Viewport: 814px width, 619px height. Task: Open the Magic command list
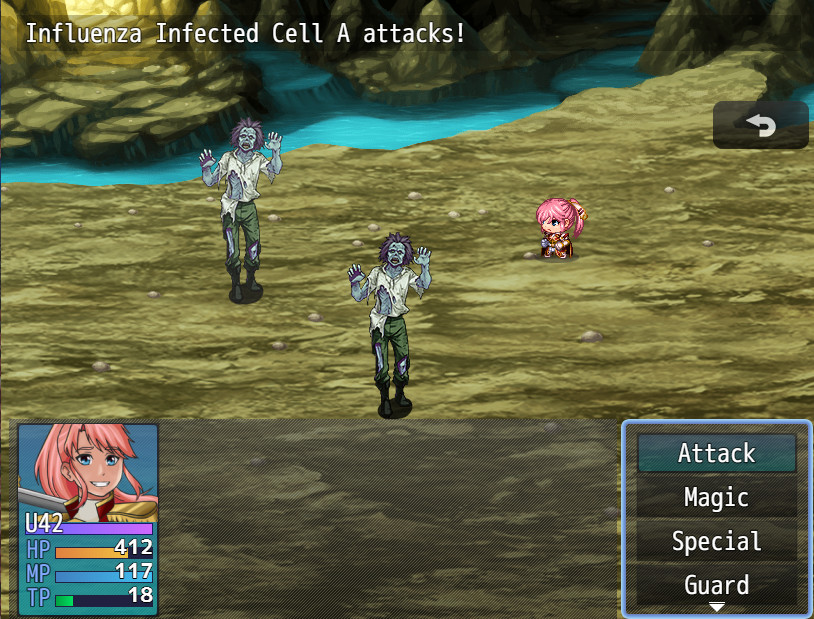point(716,497)
